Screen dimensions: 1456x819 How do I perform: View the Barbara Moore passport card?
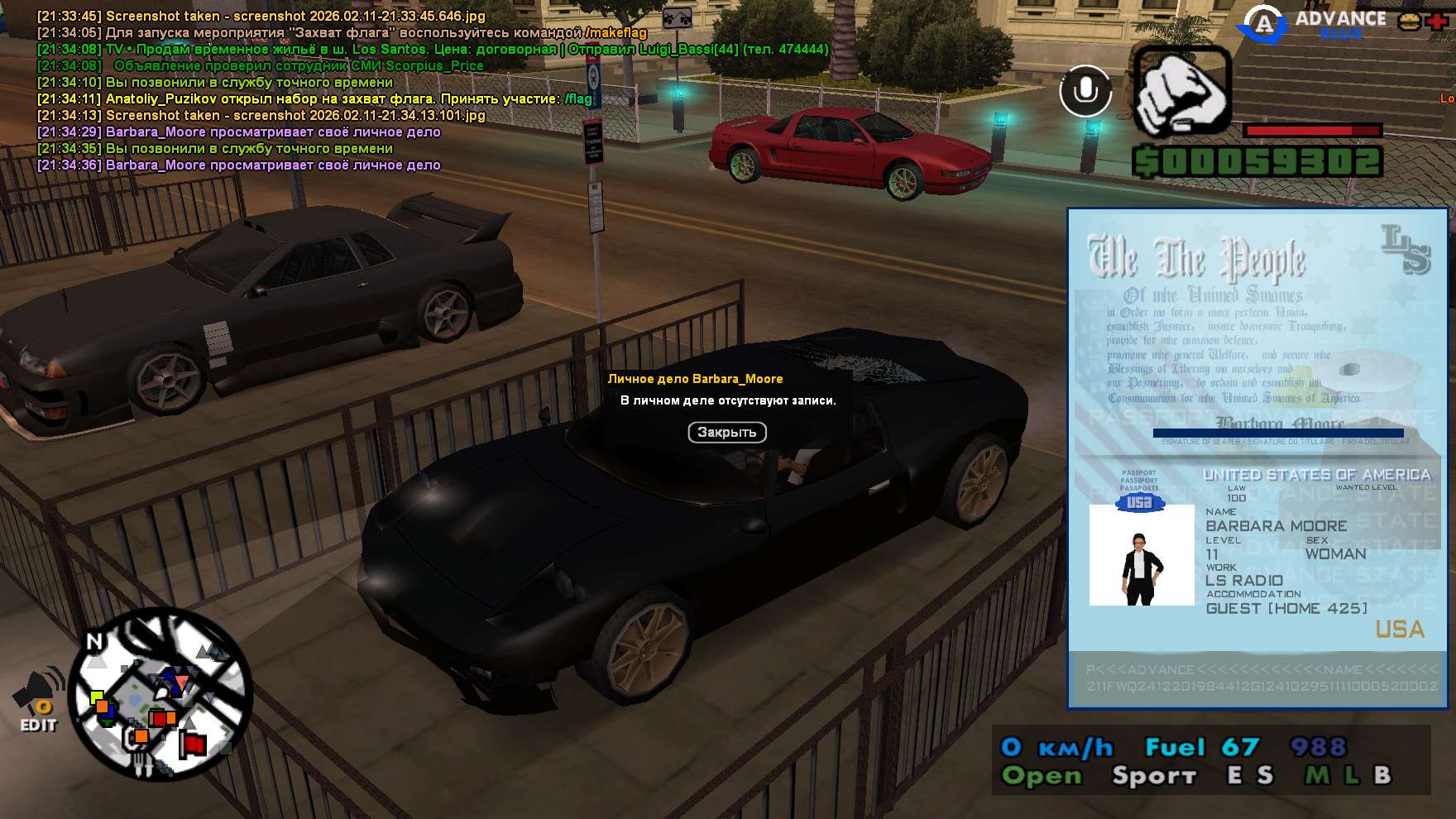tap(1257, 457)
